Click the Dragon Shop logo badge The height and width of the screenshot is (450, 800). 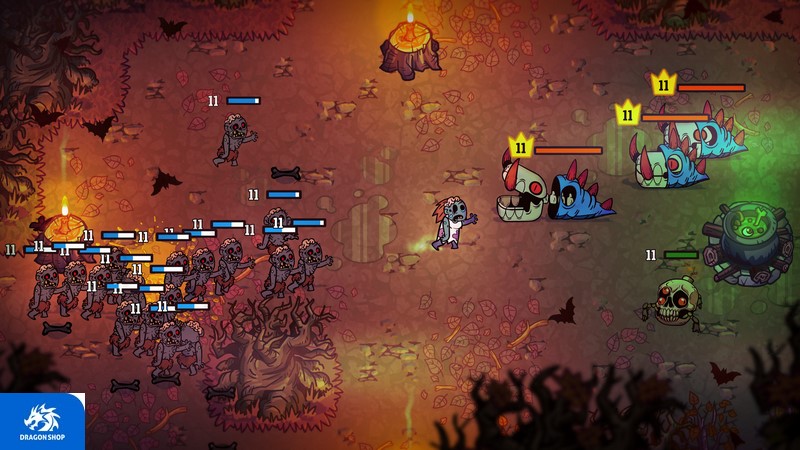tap(42, 421)
